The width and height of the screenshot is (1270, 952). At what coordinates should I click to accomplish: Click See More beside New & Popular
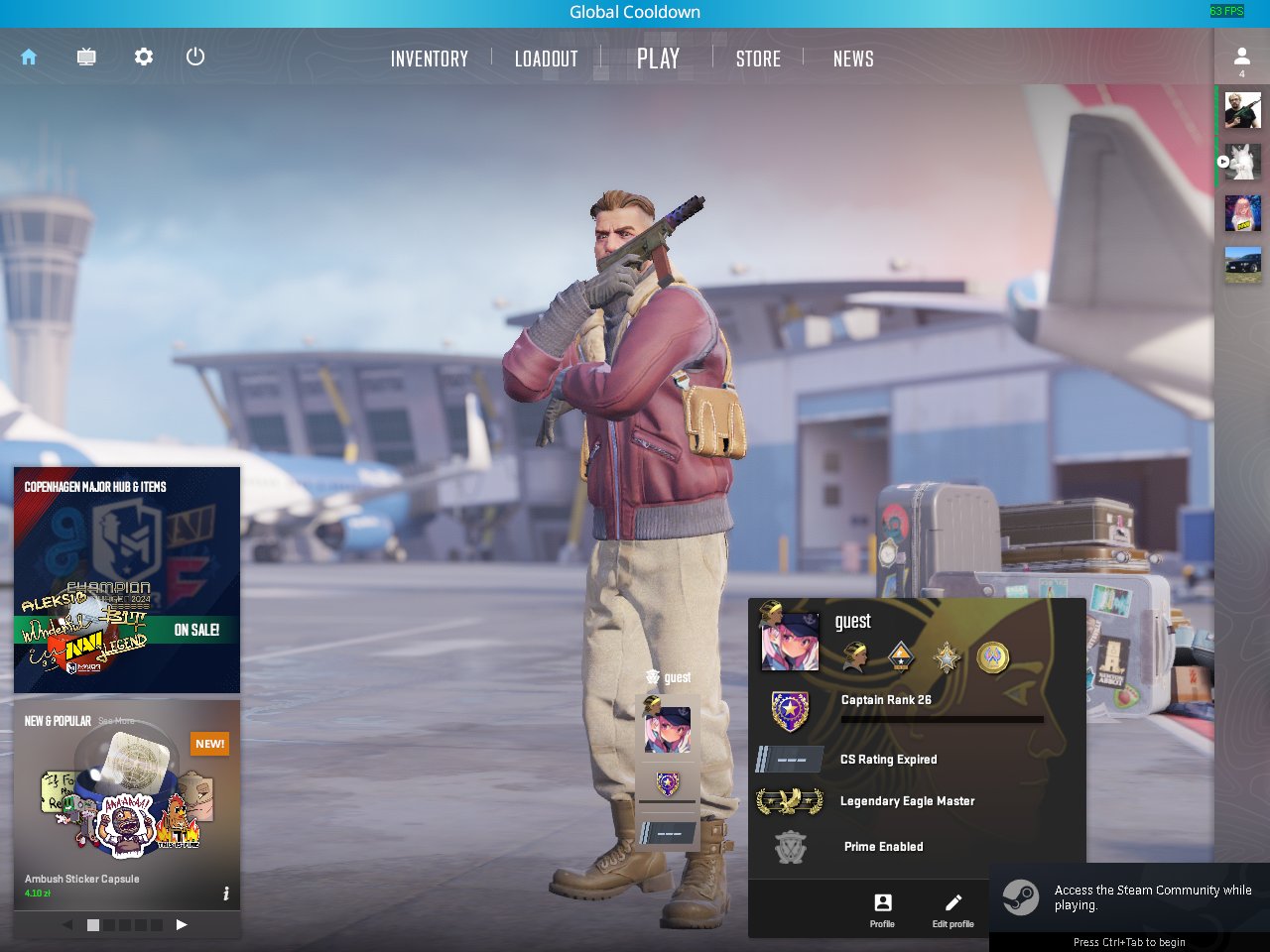pos(116,721)
